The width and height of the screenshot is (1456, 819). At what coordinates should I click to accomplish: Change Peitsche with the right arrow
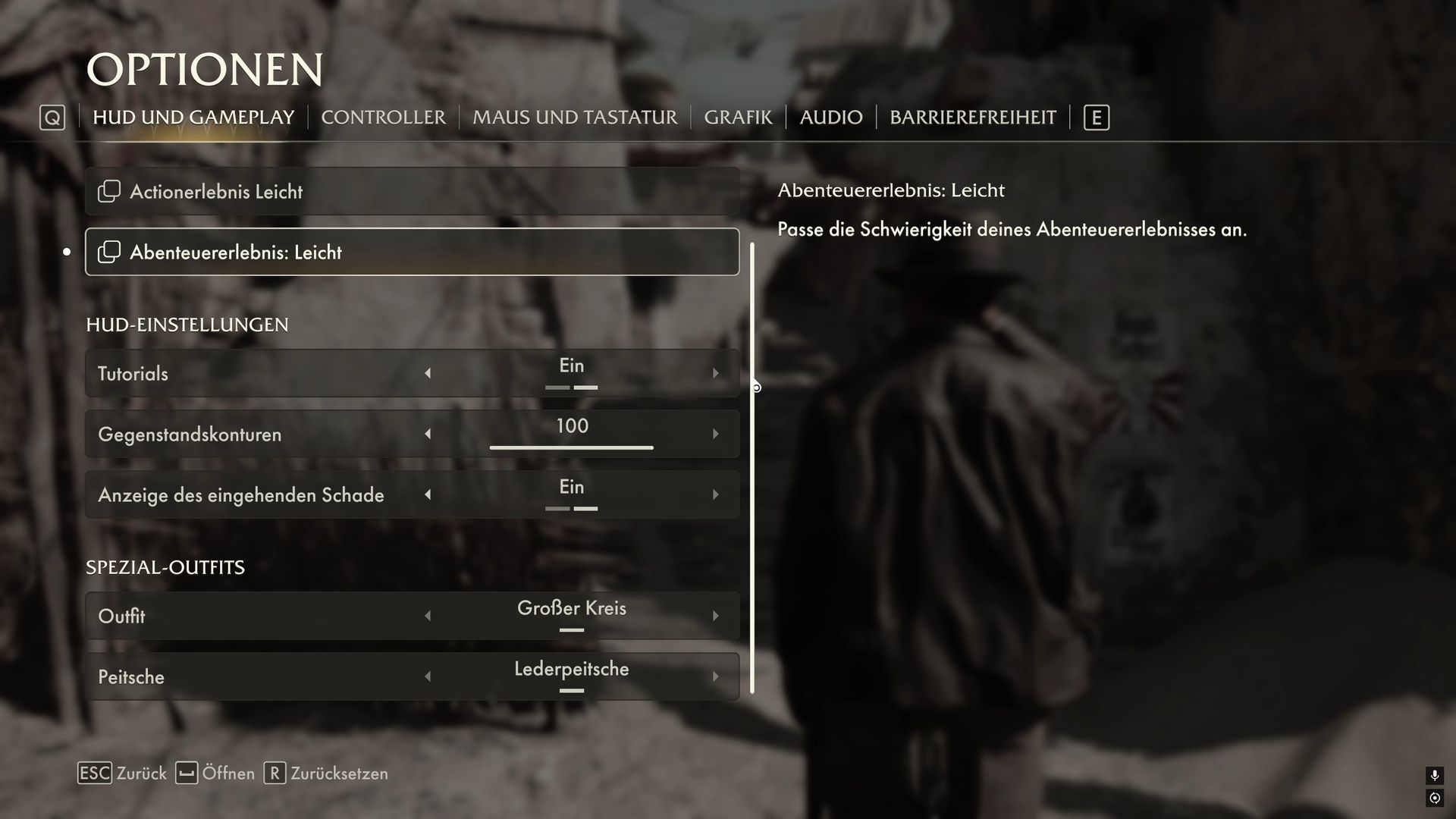pyautogui.click(x=715, y=676)
